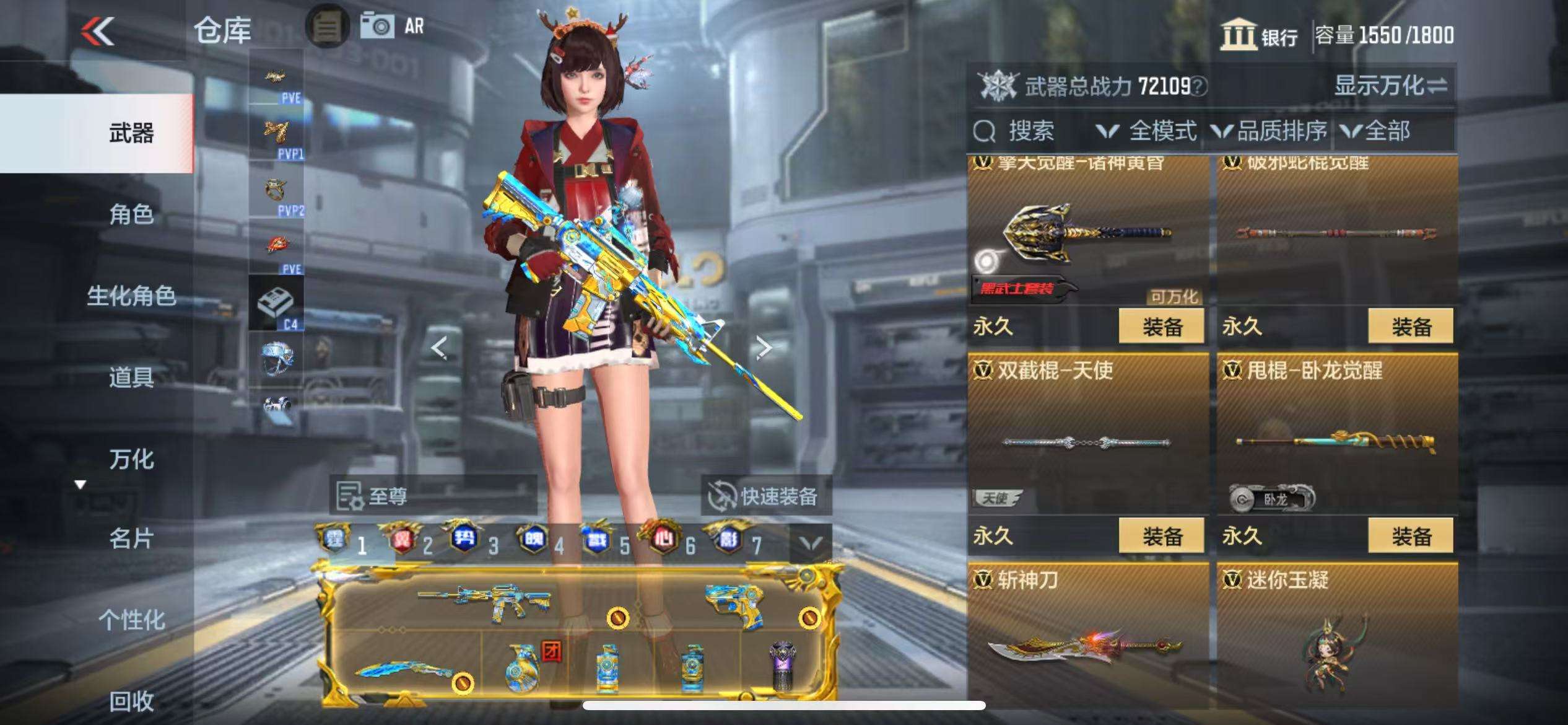The image size is (1568, 725).
Task: Select the 道具 tab
Action: point(131,377)
